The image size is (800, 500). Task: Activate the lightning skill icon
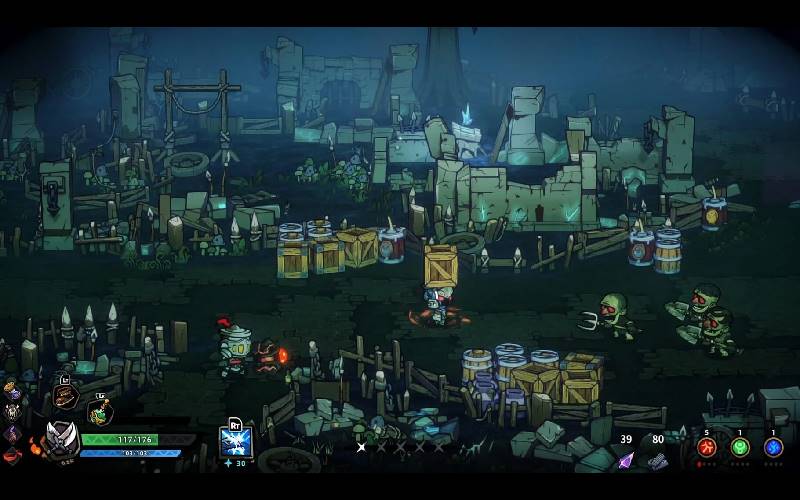click(x=236, y=439)
